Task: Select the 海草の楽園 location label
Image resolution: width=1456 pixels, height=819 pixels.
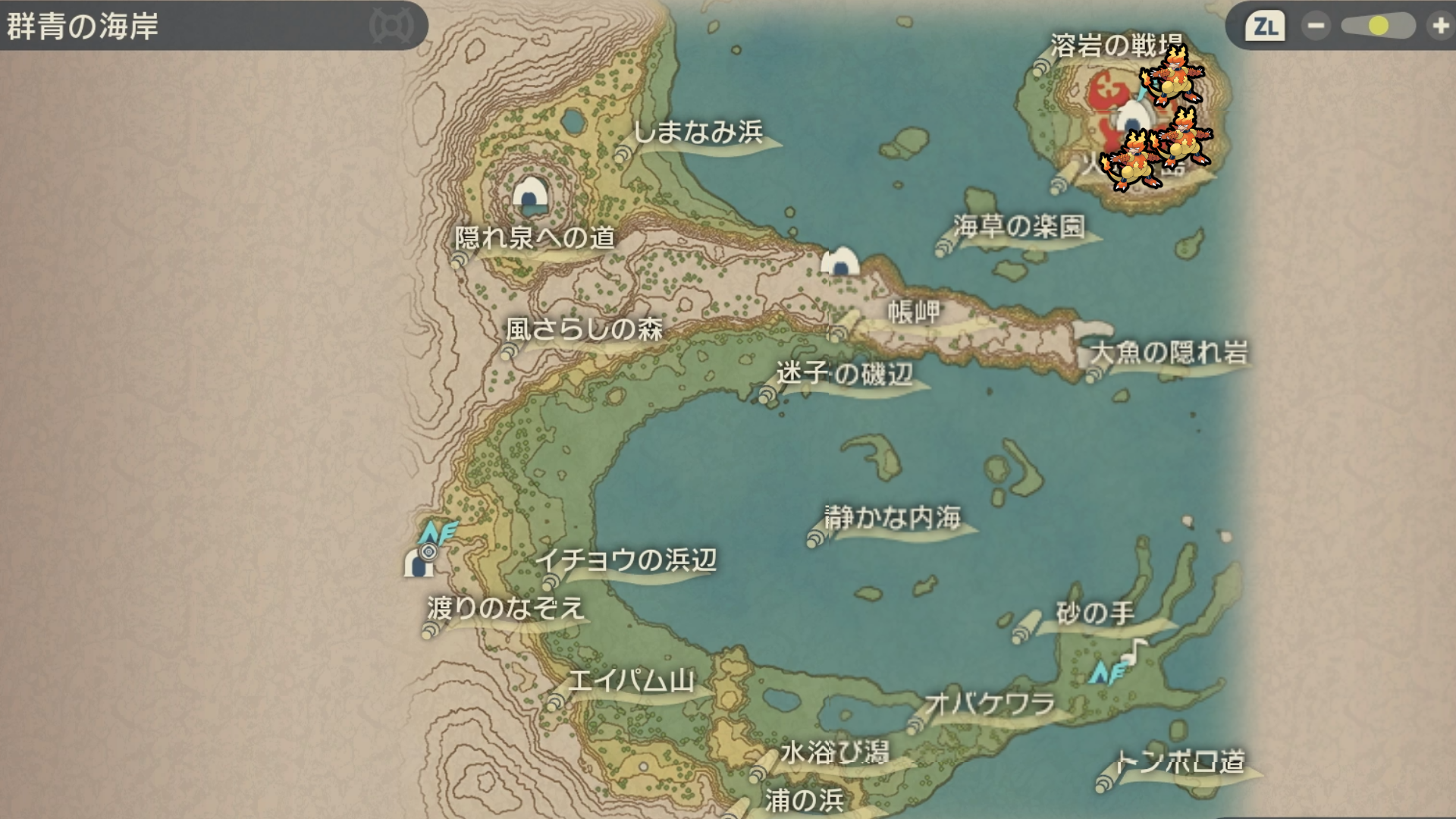Action: click(1019, 226)
